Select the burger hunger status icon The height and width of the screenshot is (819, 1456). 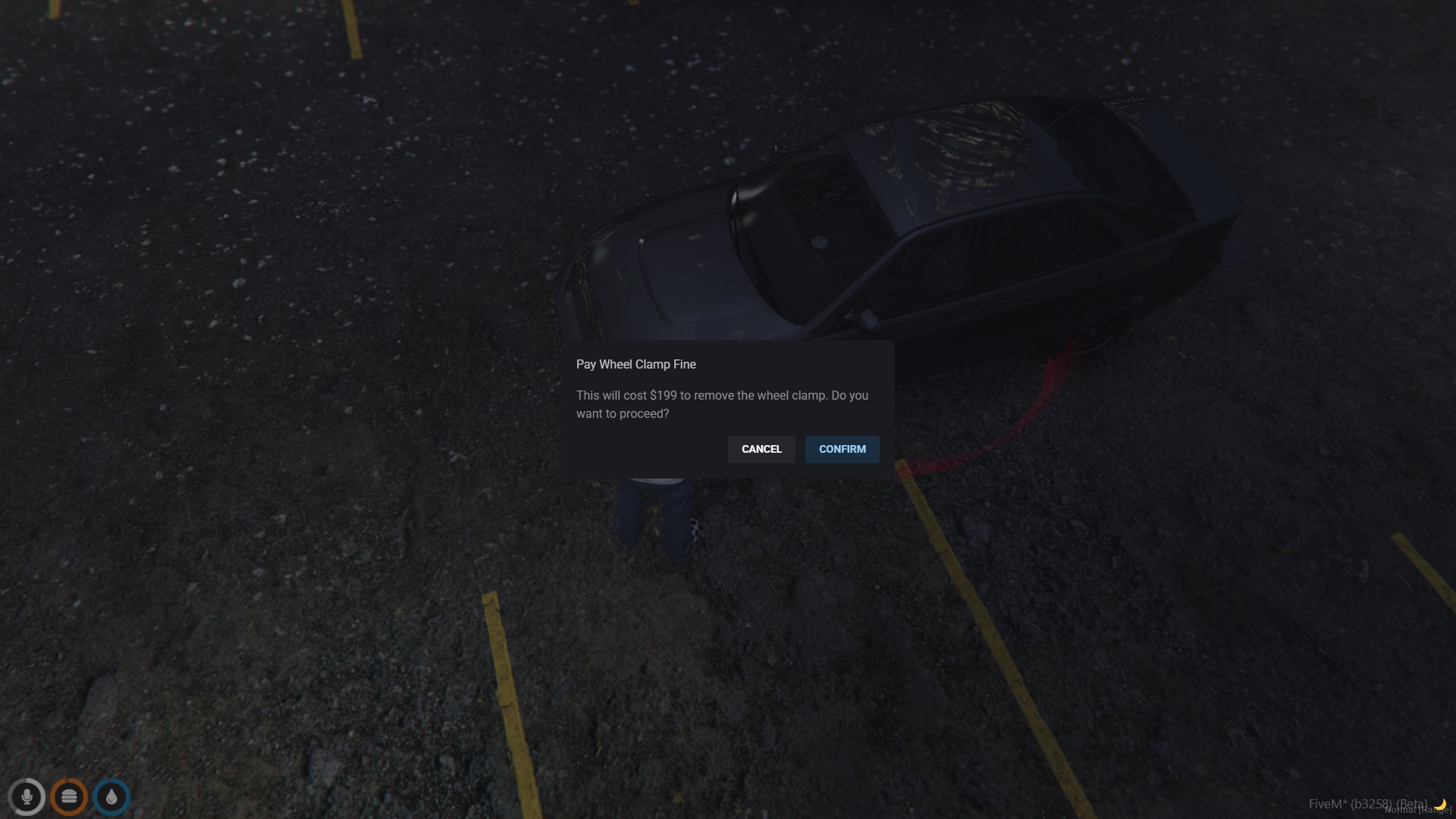tap(69, 797)
